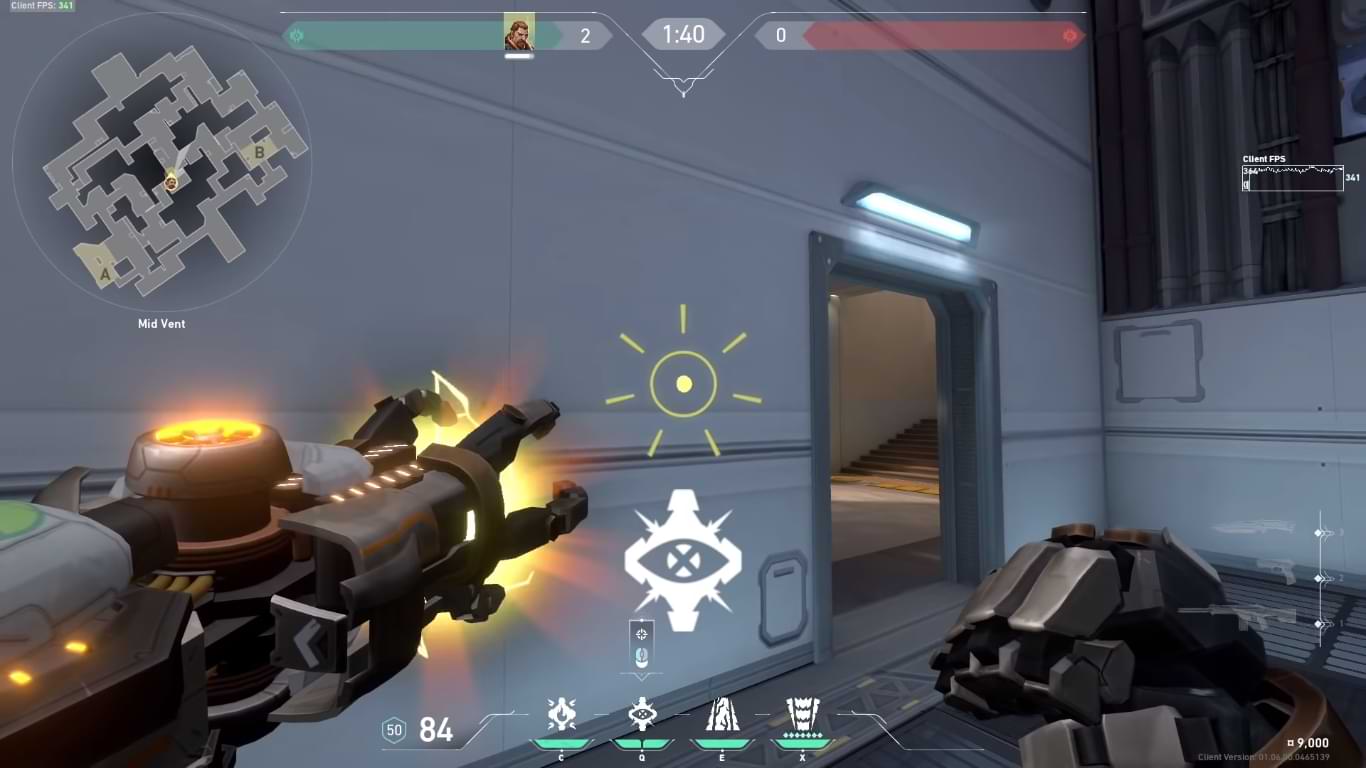Click the A site marker on minimap
Image resolution: width=1366 pixels, height=768 pixels.
[104, 271]
